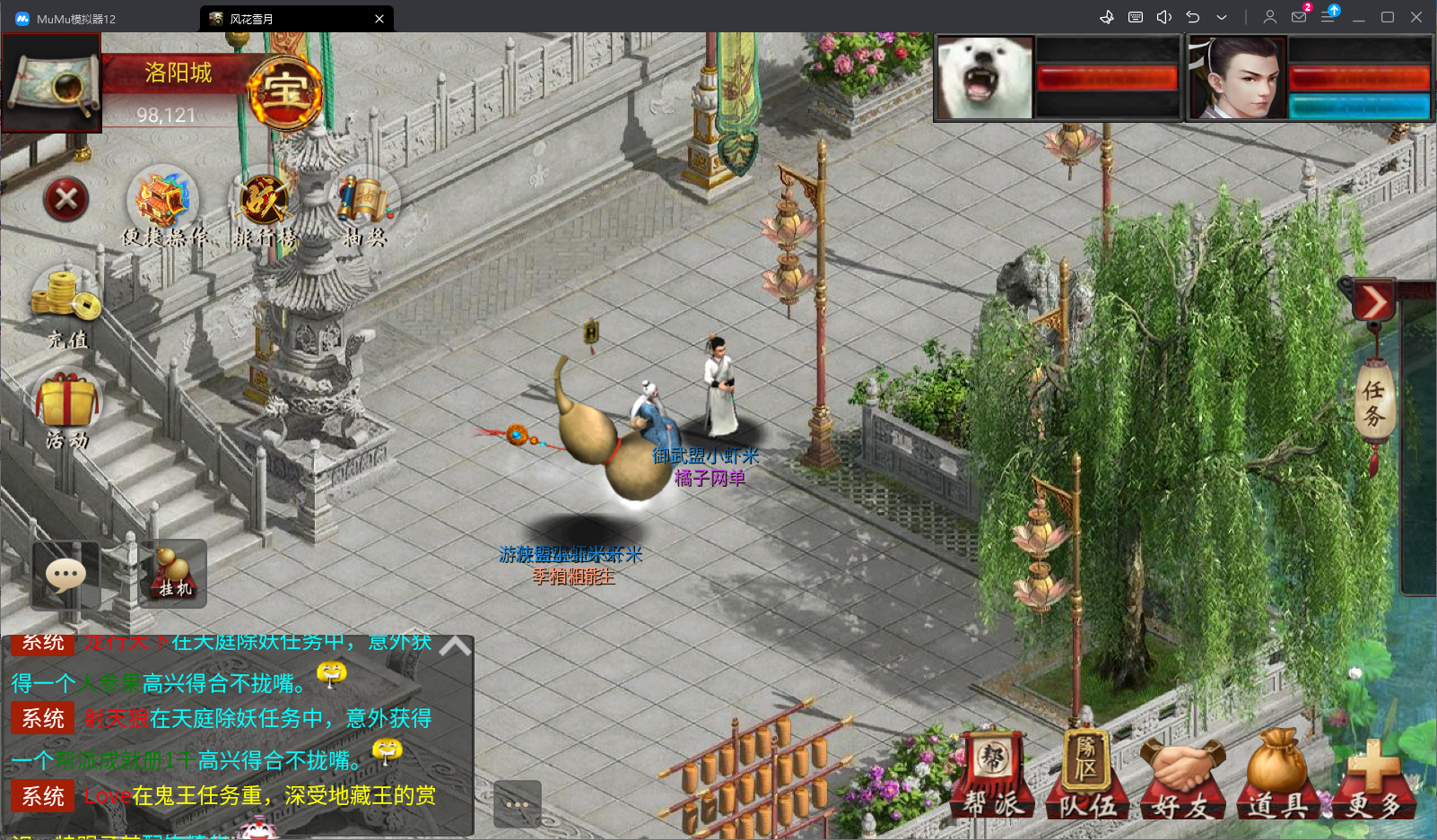Click the golden 宝 treasure button
1437x840 pixels.
click(285, 91)
